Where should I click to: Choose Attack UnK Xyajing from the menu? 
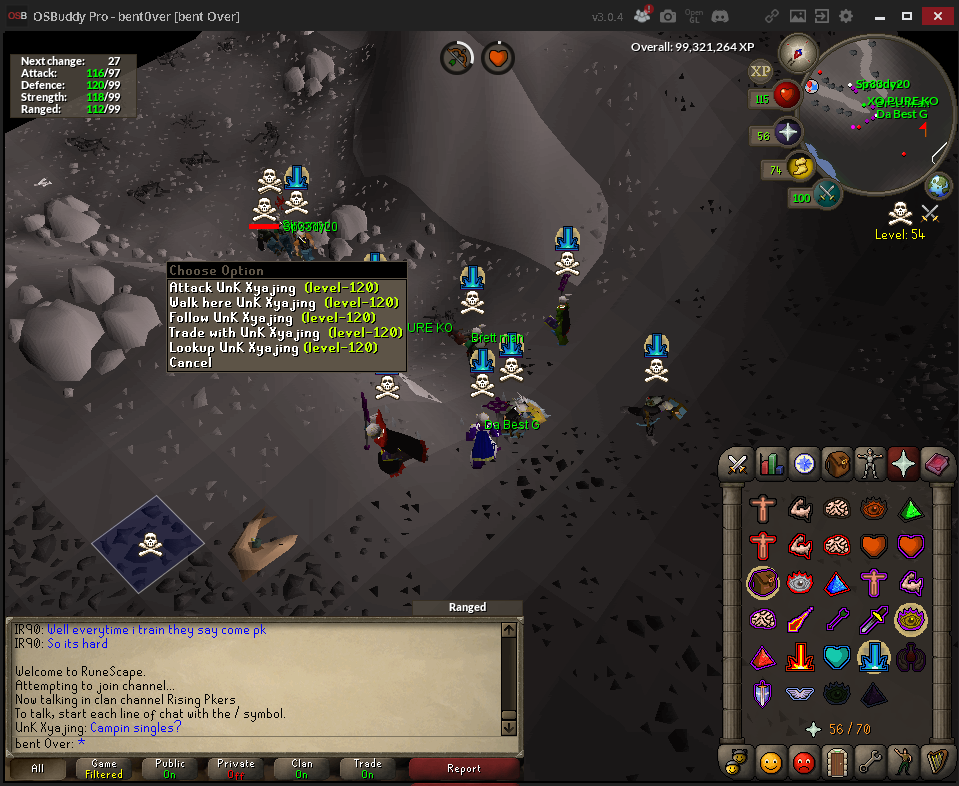pyautogui.click(x=272, y=288)
